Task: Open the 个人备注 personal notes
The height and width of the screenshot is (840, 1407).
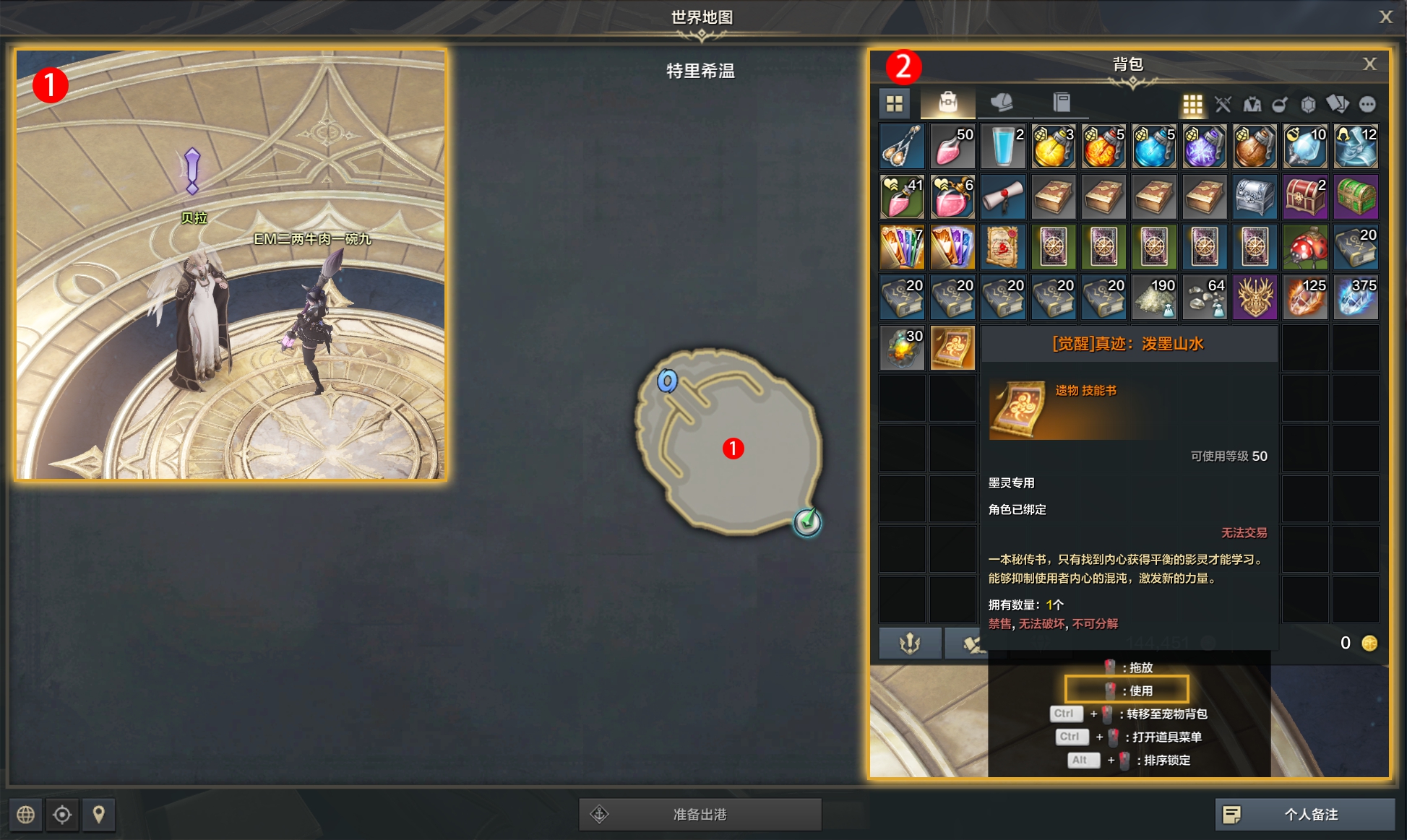Action: tap(1304, 814)
